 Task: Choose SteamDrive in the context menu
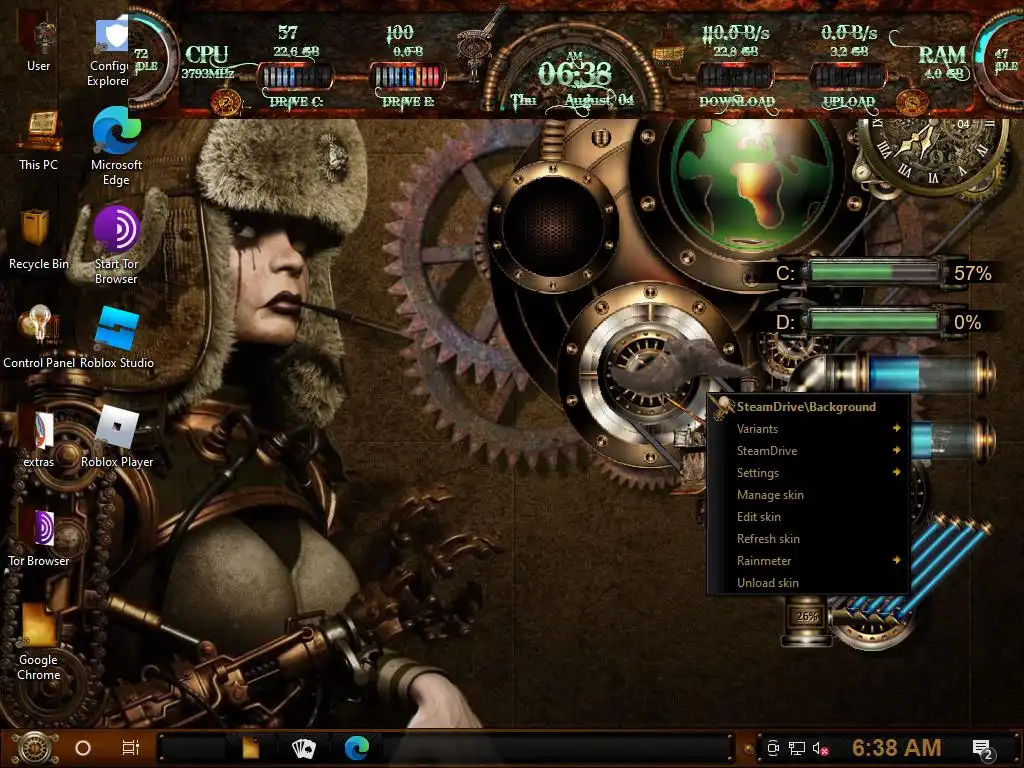[768, 451]
